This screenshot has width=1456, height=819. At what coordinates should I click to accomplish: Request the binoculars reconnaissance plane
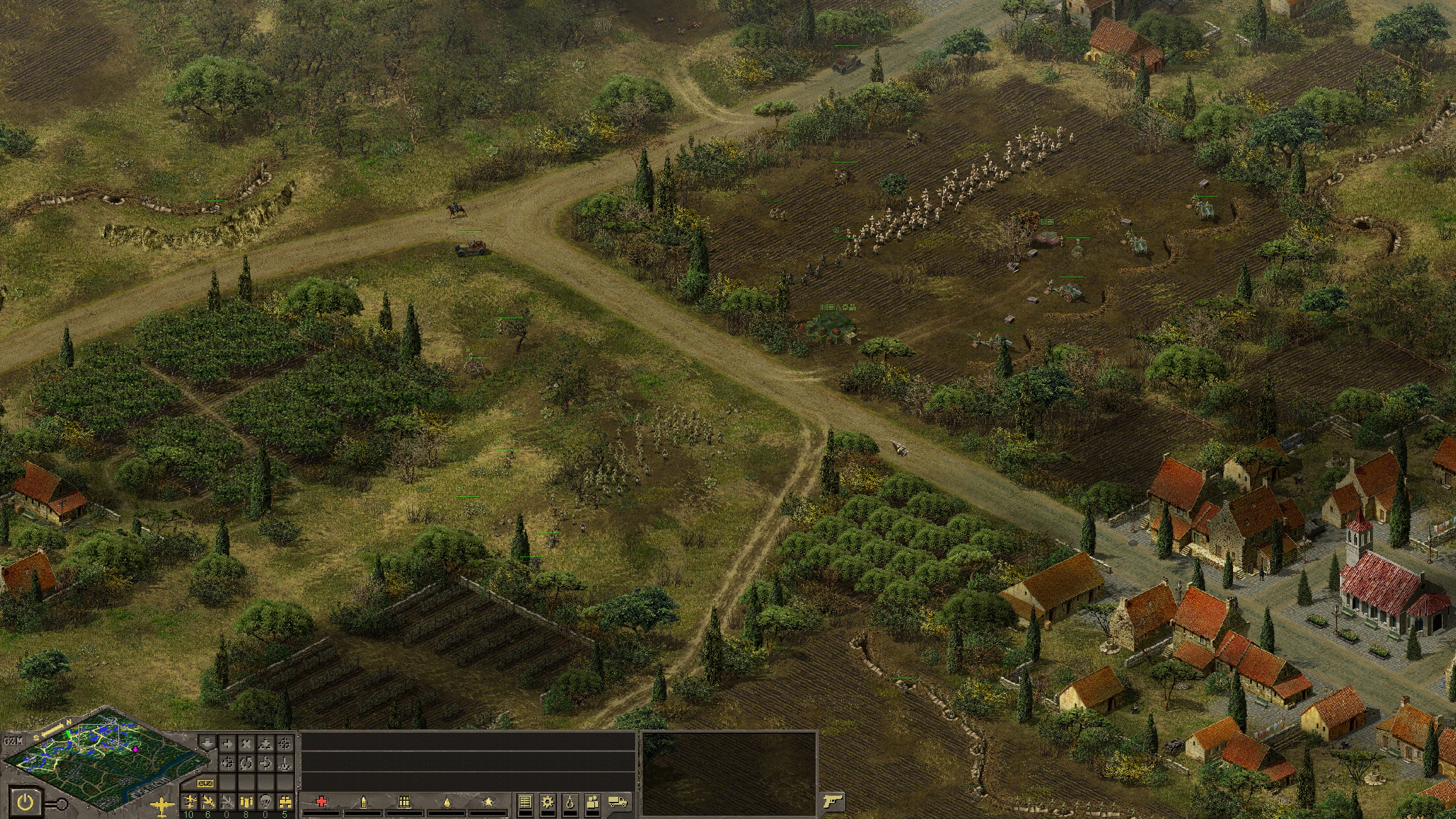coord(285,802)
